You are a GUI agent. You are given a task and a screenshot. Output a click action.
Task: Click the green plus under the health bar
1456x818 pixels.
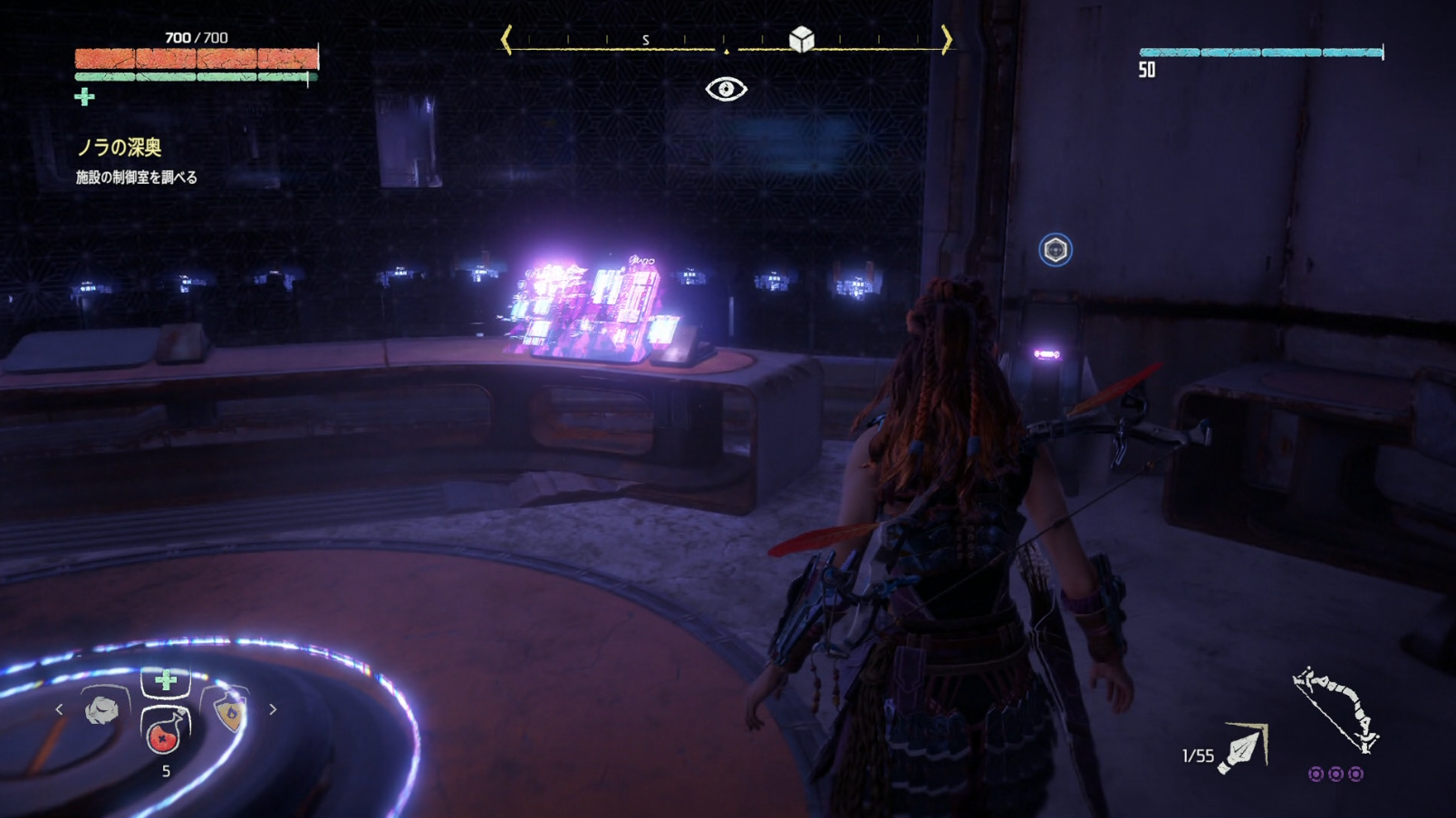[x=84, y=97]
